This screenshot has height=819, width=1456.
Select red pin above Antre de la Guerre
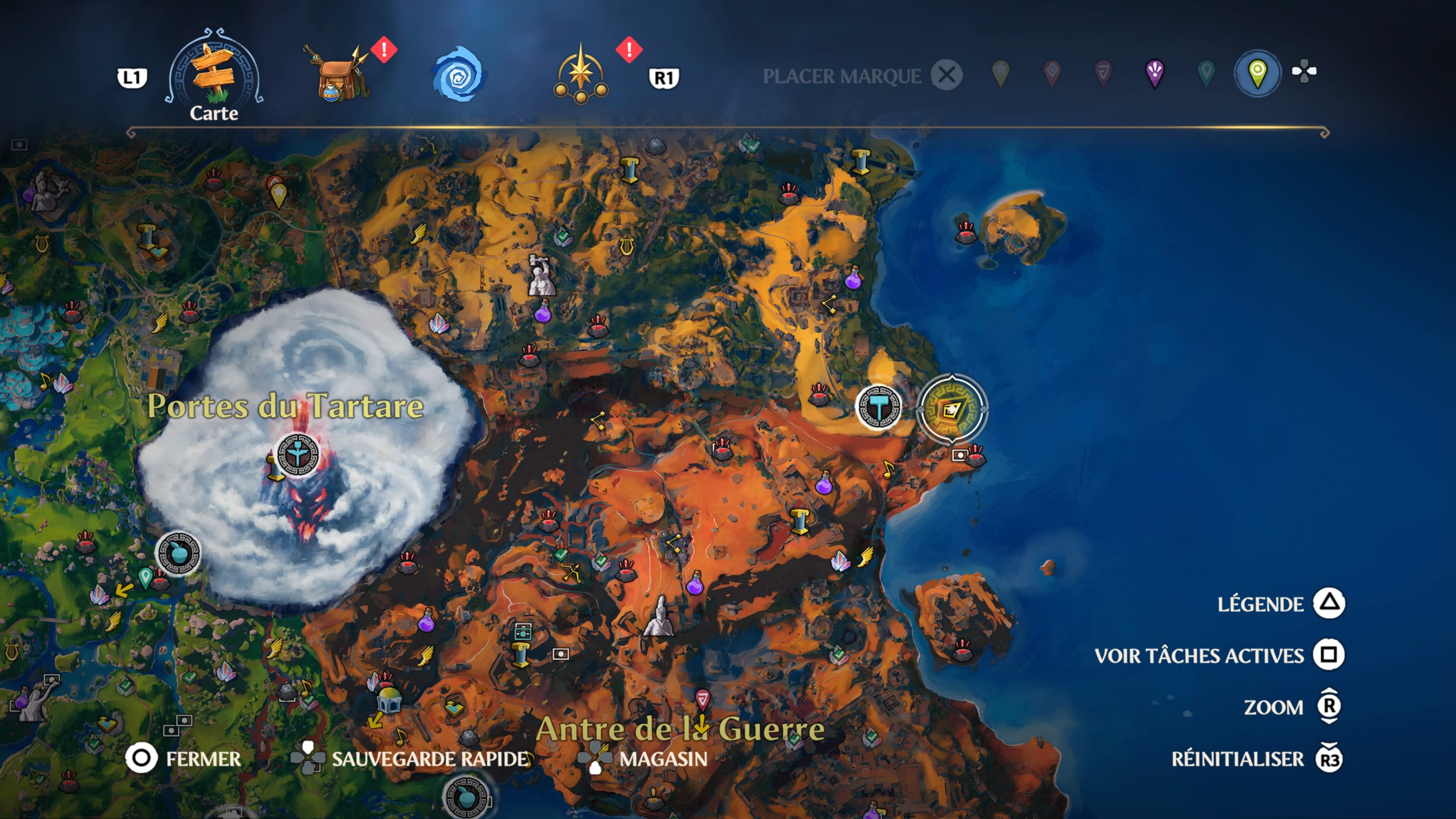703,698
